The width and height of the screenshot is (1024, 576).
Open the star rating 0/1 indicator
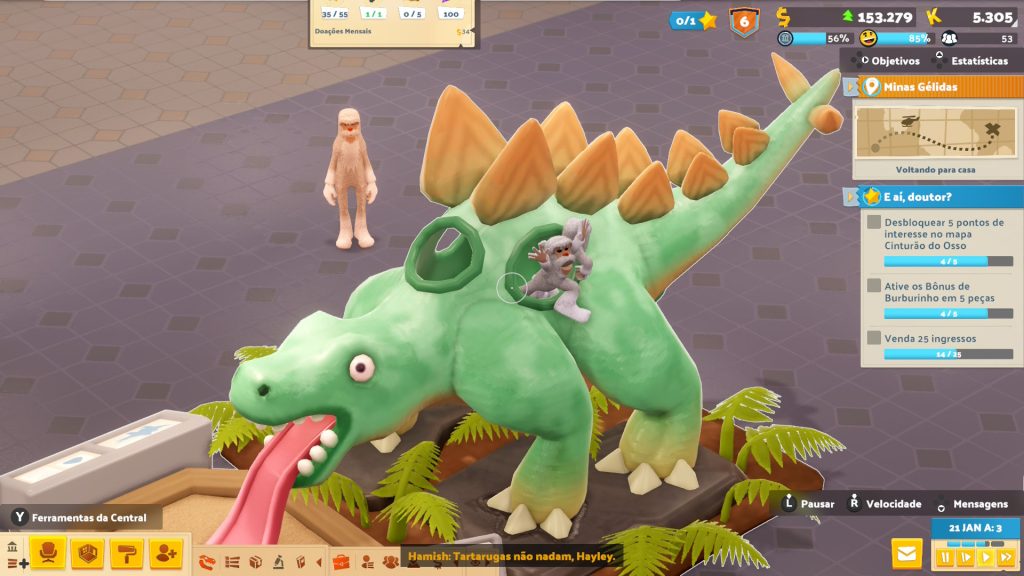(x=695, y=20)
